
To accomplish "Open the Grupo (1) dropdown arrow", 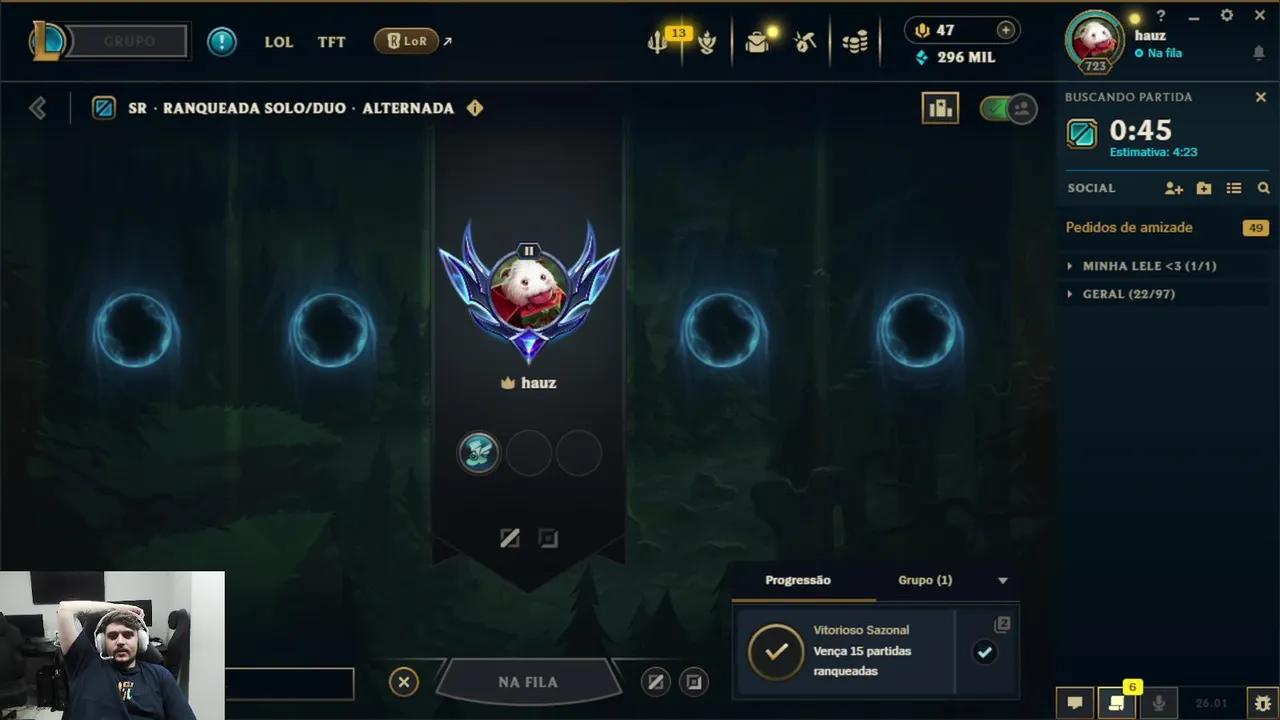I will coord(1002,580).
